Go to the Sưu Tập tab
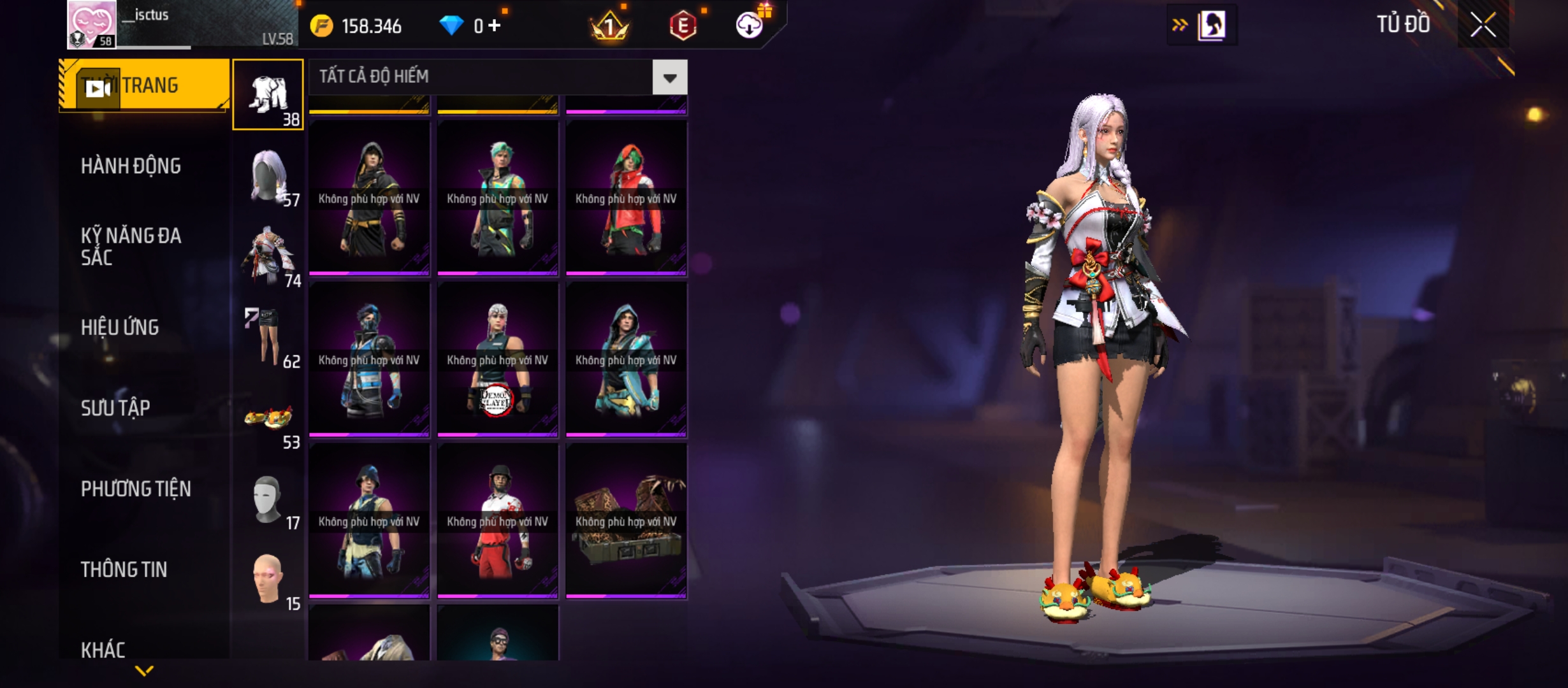The width and height of the screenshot is (1568, 688). click(115, 408)
